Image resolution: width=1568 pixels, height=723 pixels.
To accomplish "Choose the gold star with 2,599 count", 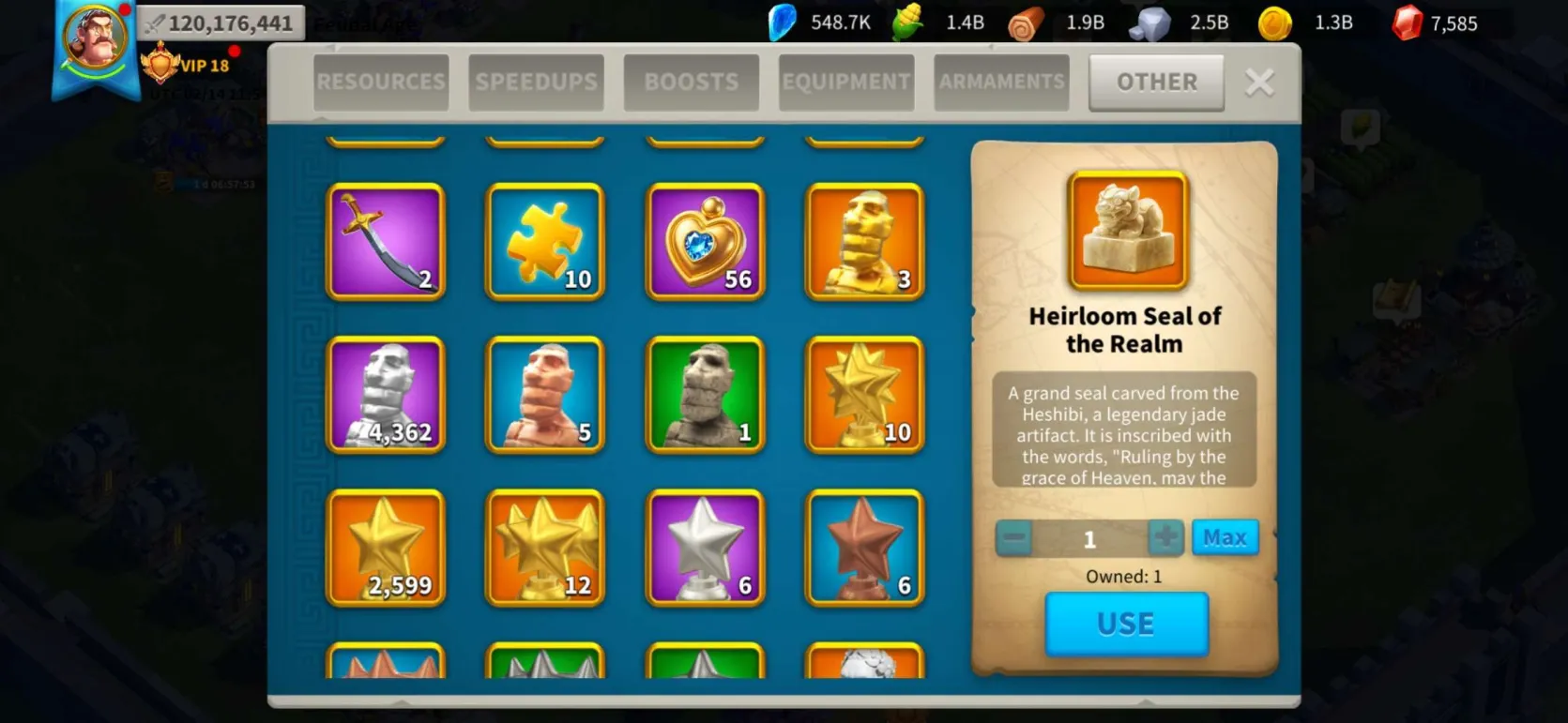I will point(386,548).
